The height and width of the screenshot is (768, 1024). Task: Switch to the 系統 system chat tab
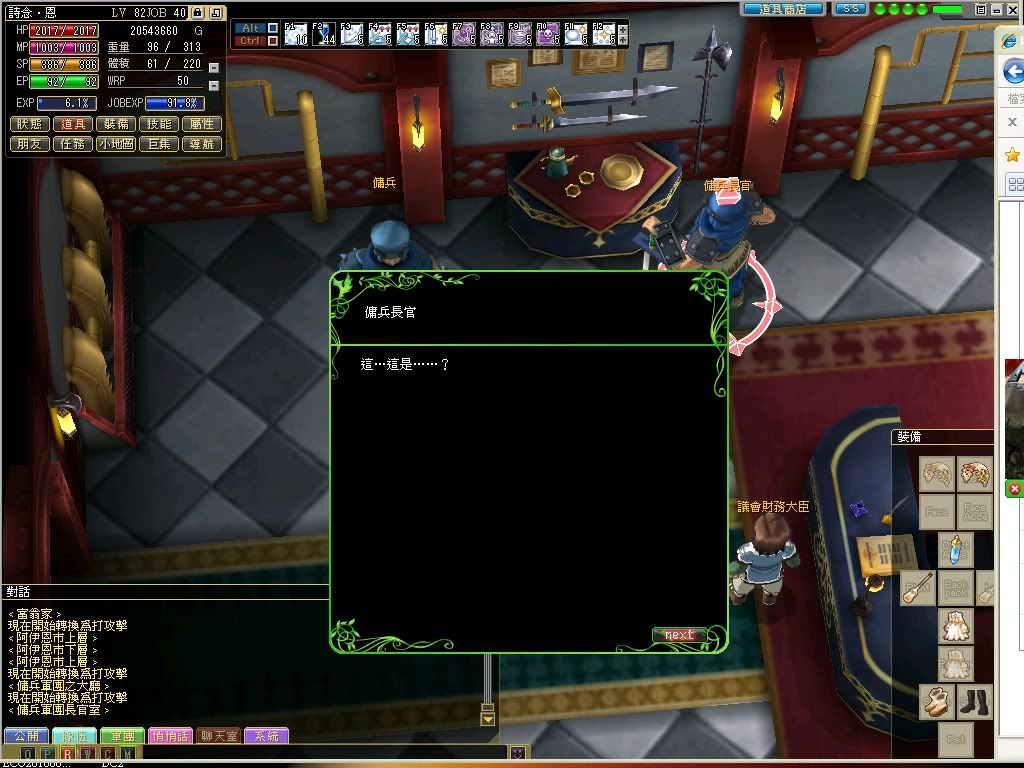(x=266, y=736)
